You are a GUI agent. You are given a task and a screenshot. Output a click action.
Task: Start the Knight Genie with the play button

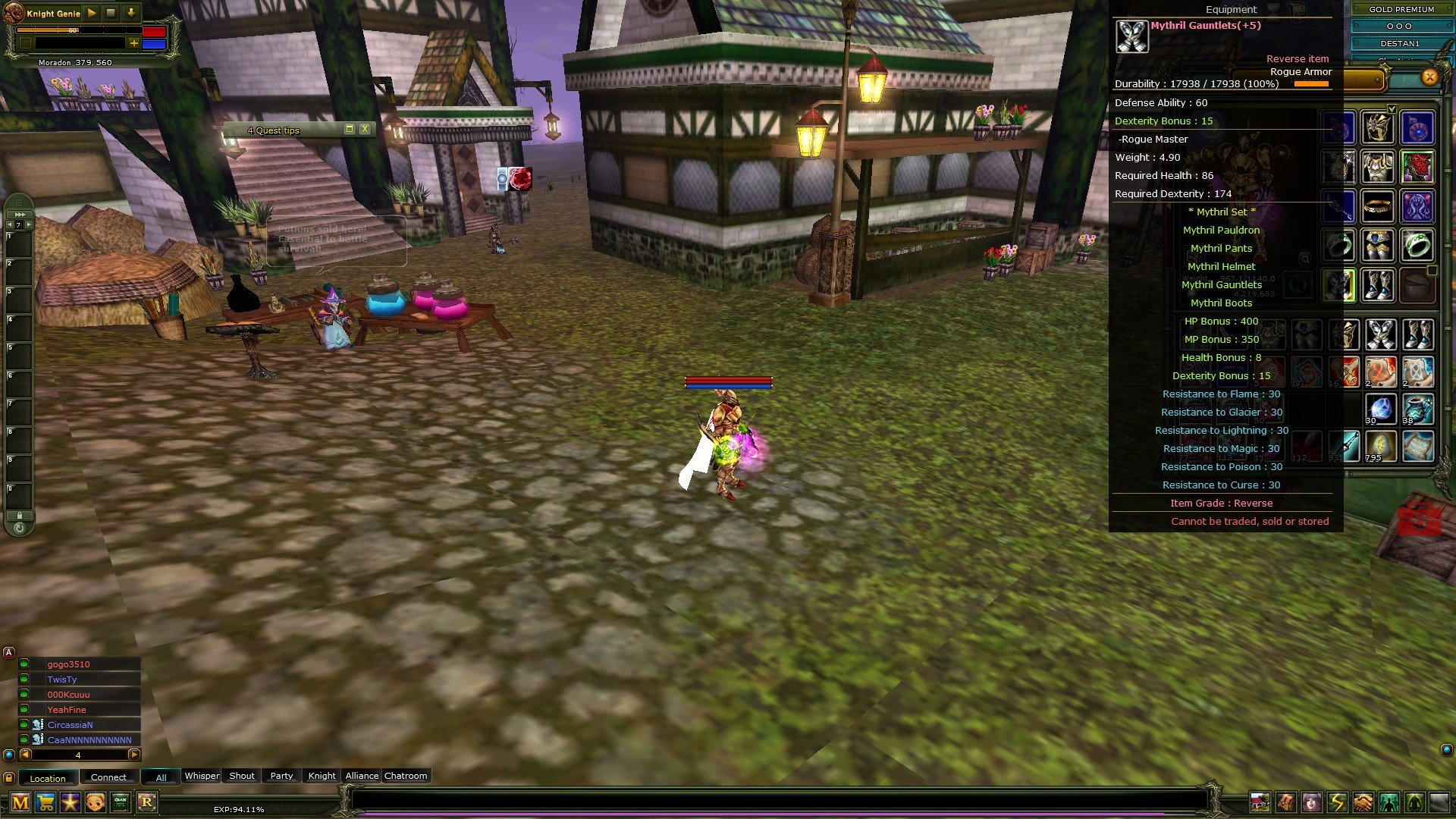91,14
